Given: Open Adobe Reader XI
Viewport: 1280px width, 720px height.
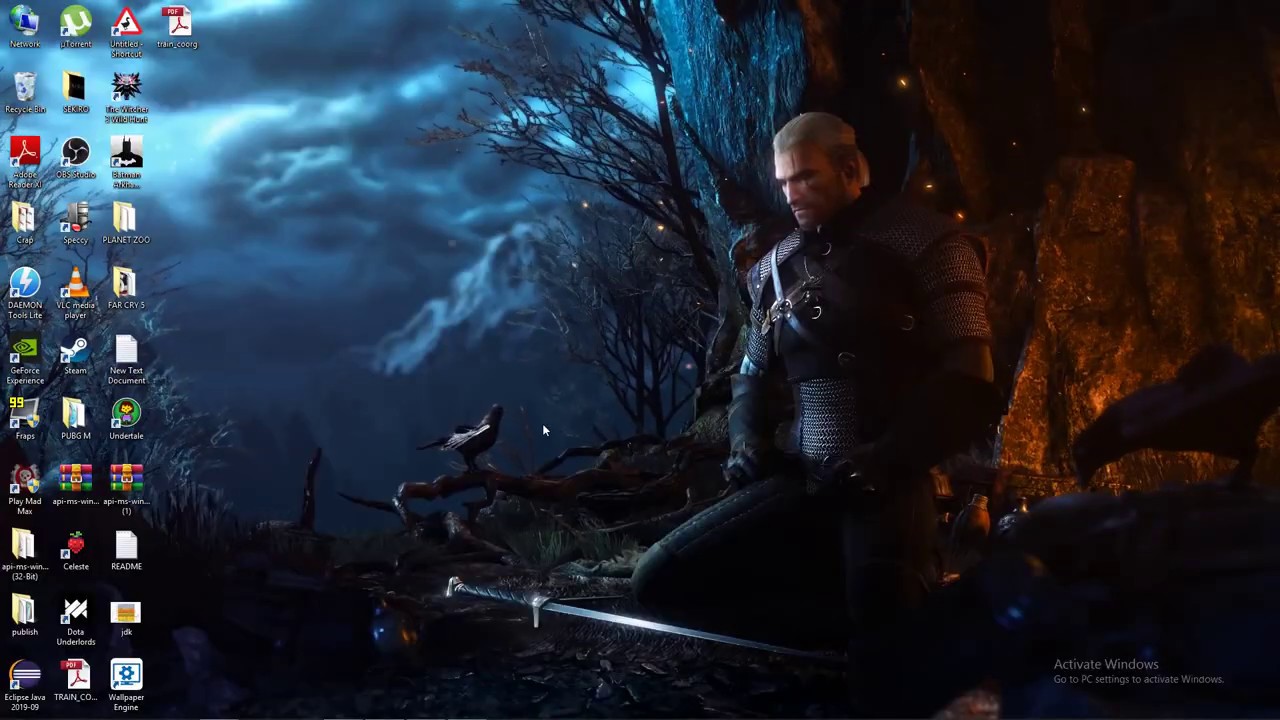Looking at the screenshot, I should (25, 160).
